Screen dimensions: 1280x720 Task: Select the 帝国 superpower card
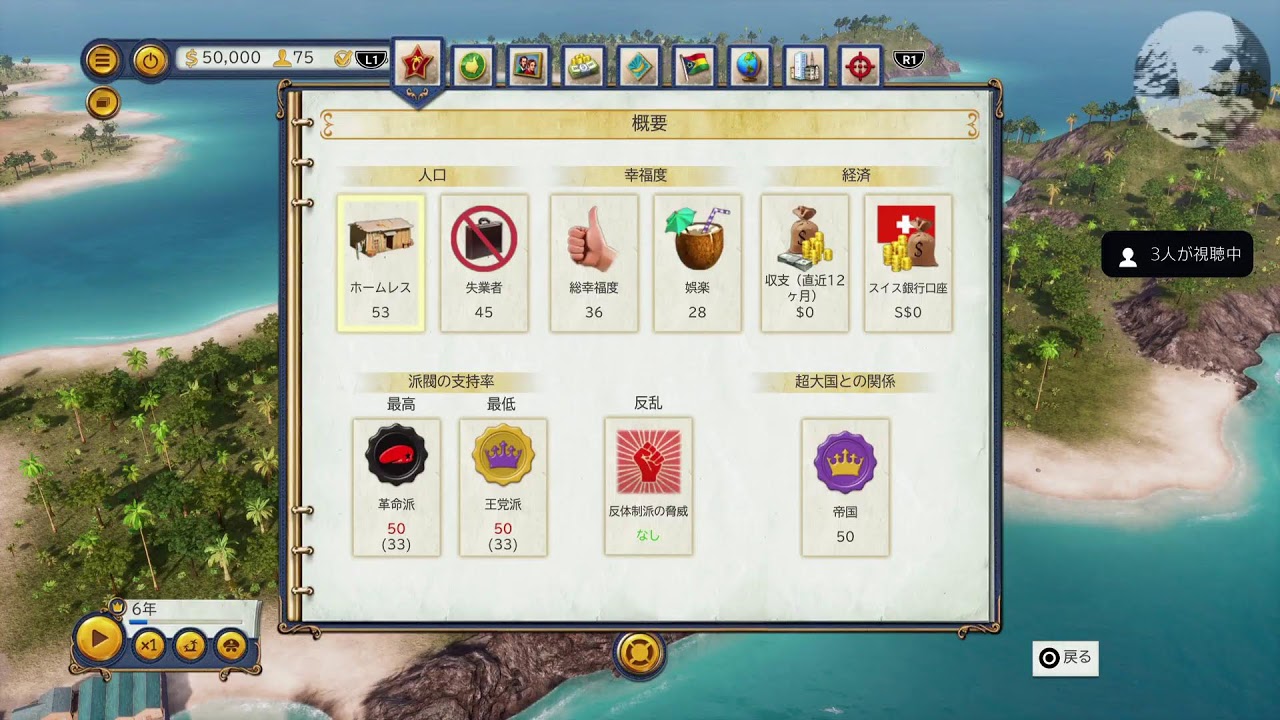[845, 487]
